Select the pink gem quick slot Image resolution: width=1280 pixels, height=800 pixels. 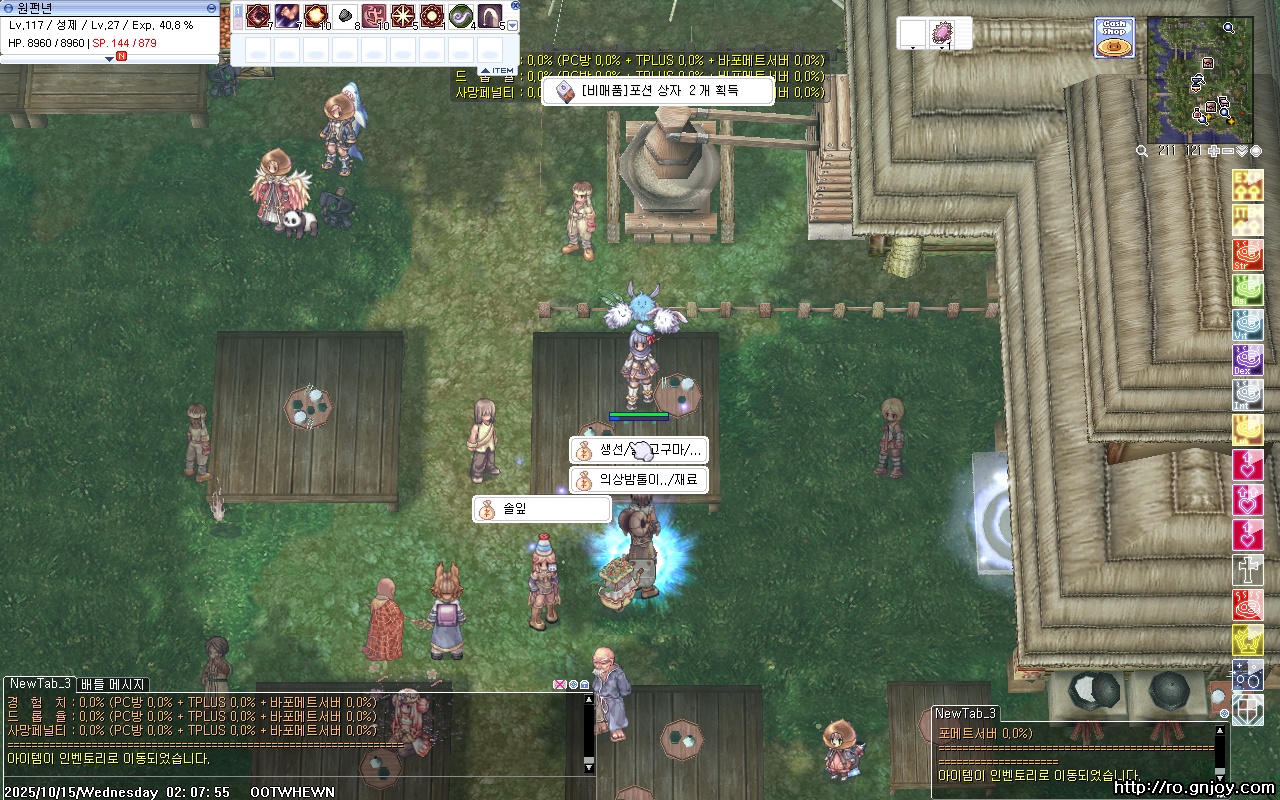pyautogui.click(x=941, y=33)
